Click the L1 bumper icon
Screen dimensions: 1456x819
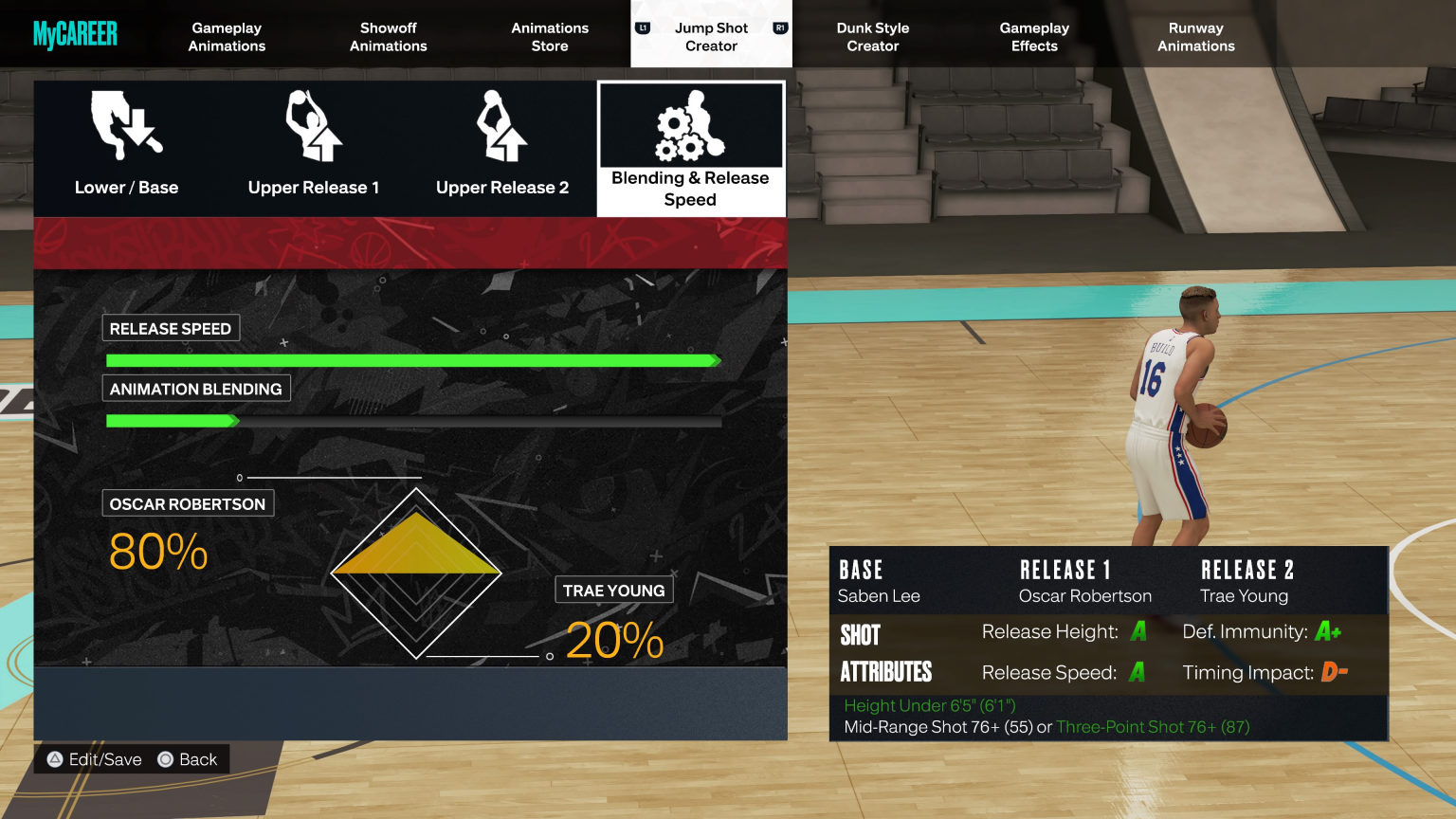pos(642,28)
